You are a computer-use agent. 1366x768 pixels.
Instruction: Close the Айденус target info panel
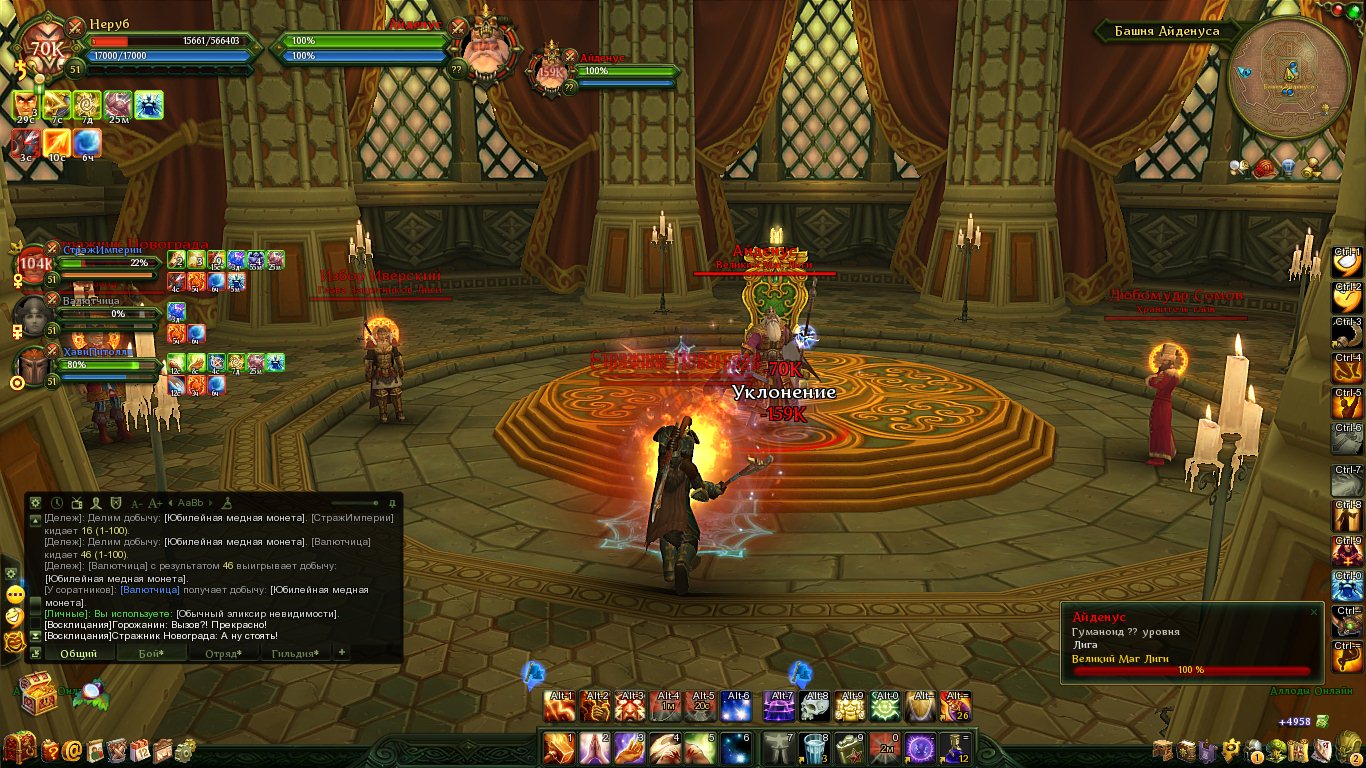tap(1314, 612)
